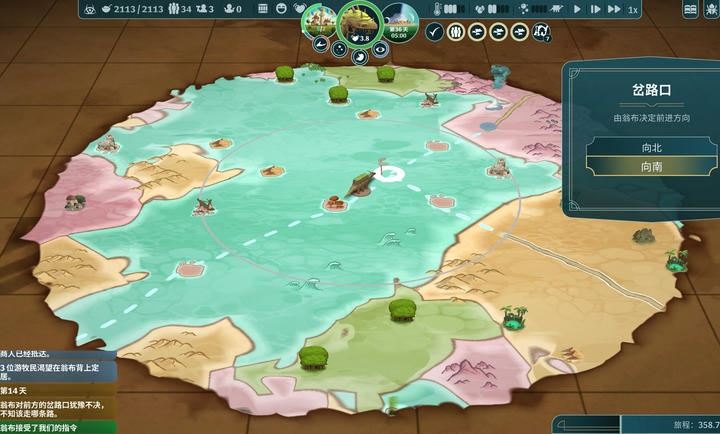Select the large creature portrait in the center

tap(358, 20)
